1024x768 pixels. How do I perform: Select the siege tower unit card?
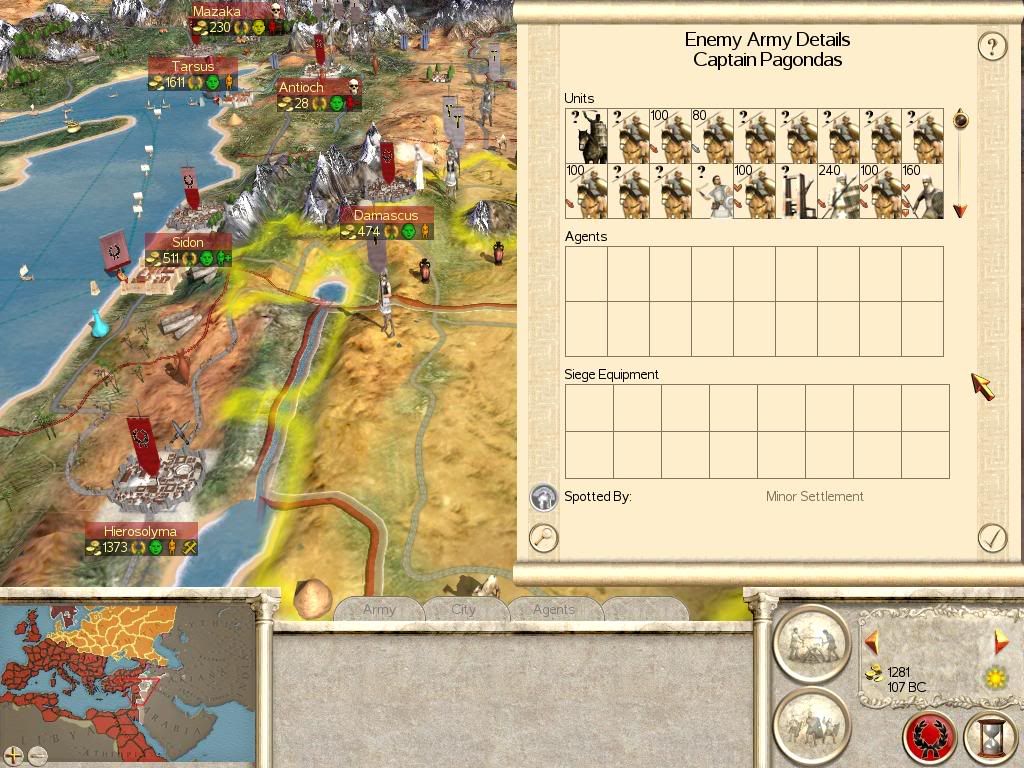tap(796, 191)
